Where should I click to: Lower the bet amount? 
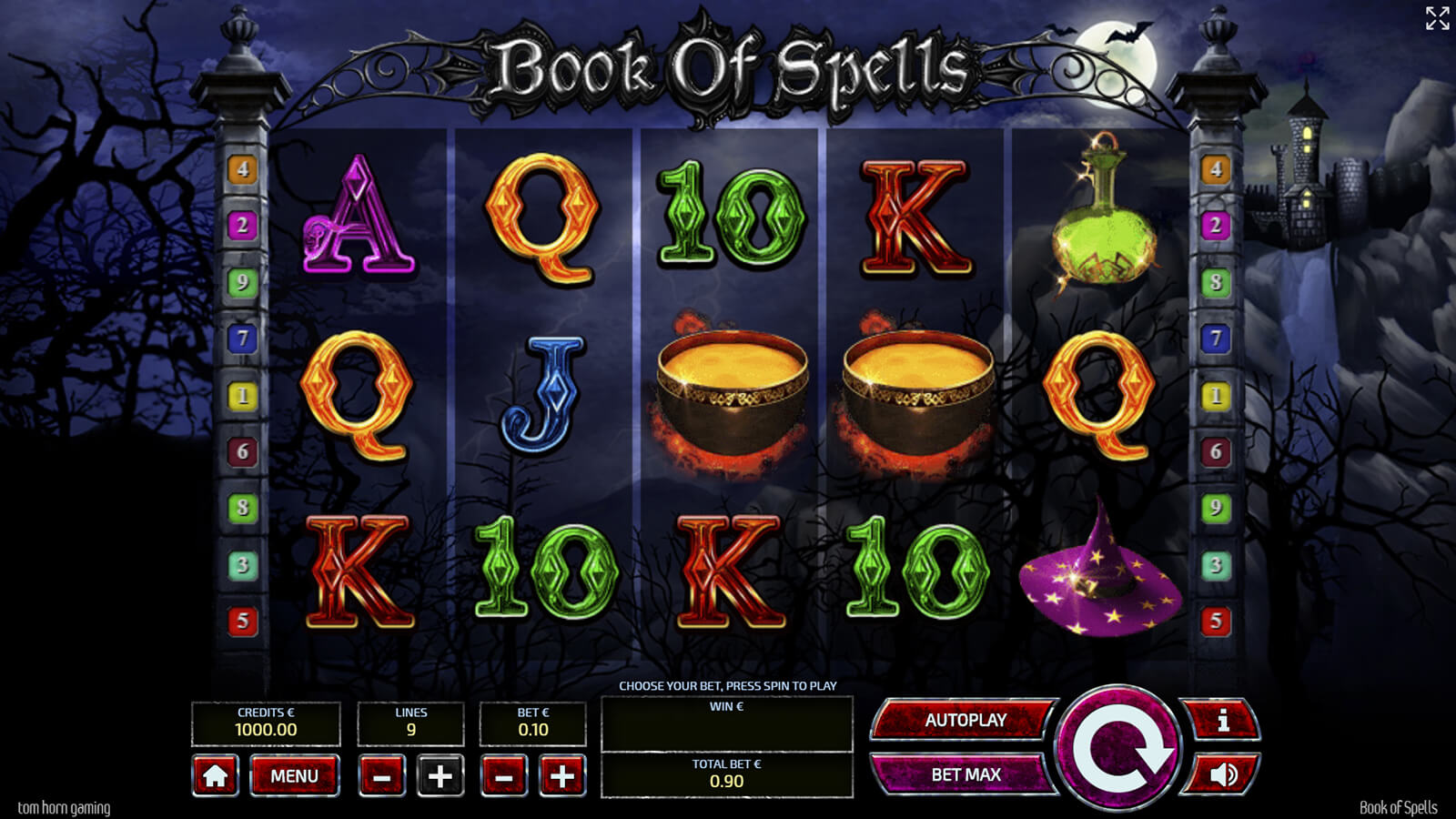[504, 776]
